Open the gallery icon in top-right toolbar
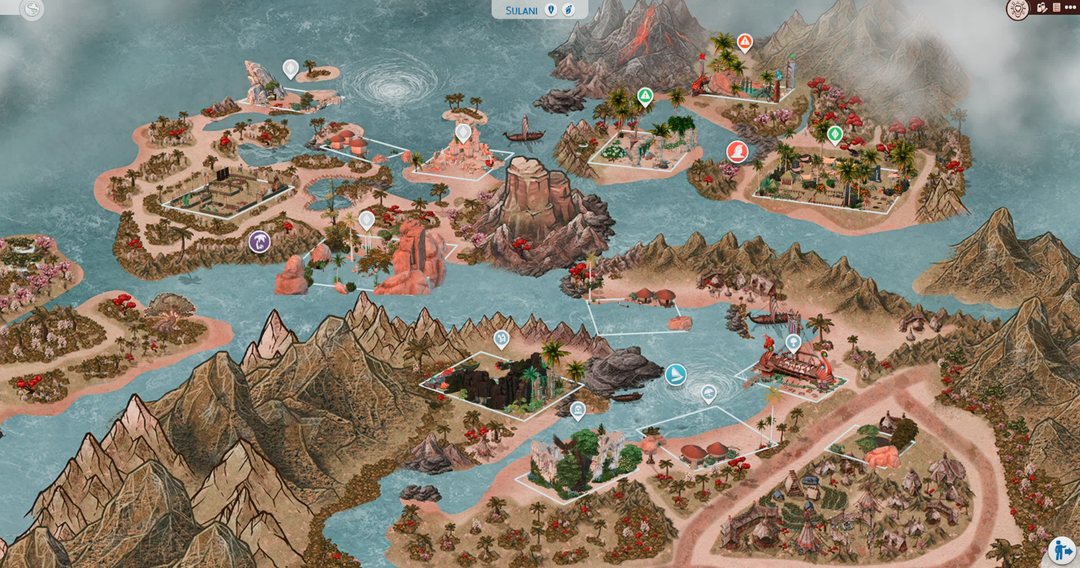The image size is (1080, 568). coord(1041,8)
